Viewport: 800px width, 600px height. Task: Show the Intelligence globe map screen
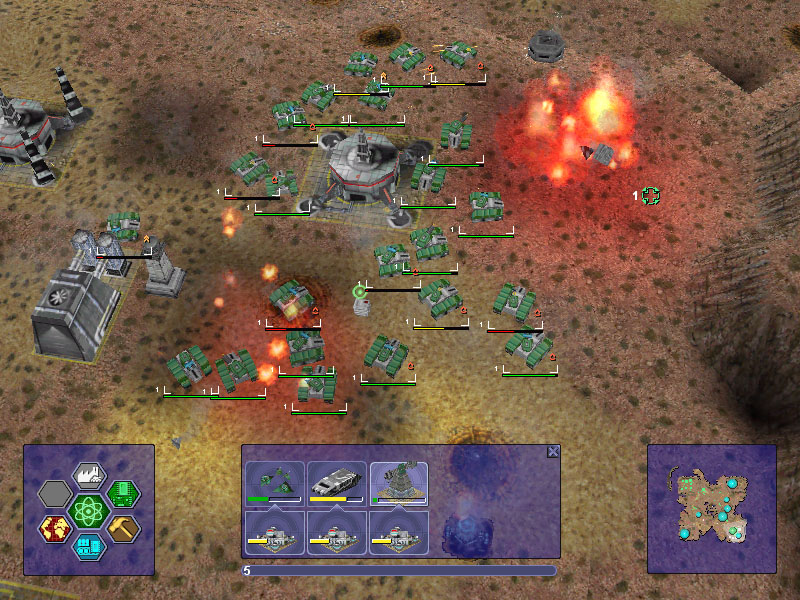[x=55, y=527]
